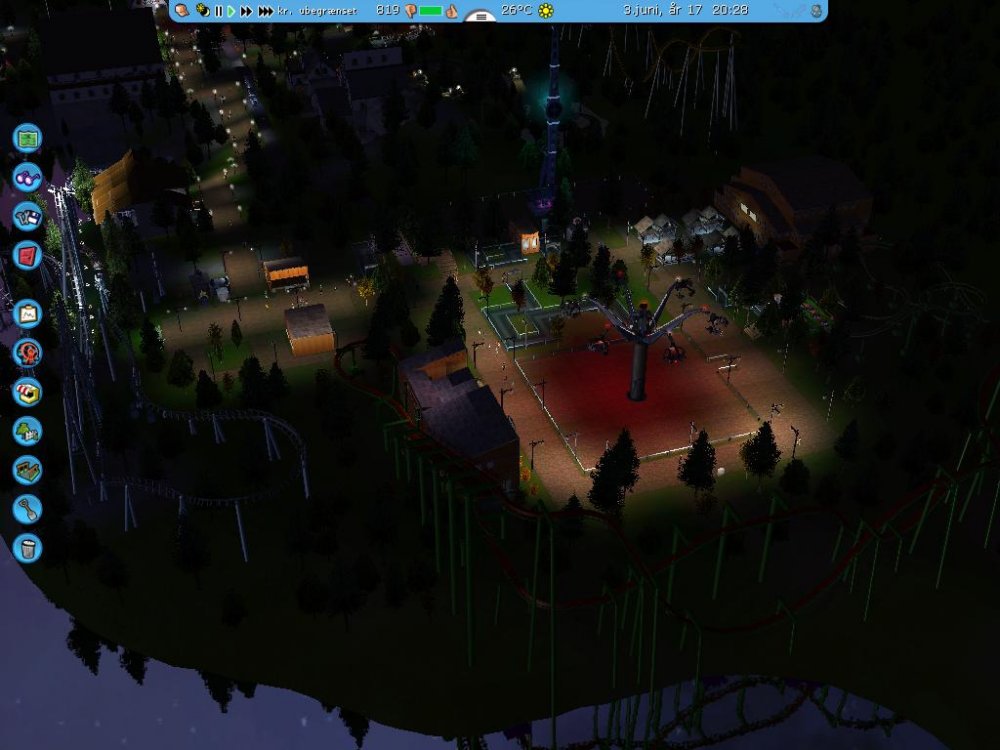Open the park management clipboard graph button

coord(27,314)
